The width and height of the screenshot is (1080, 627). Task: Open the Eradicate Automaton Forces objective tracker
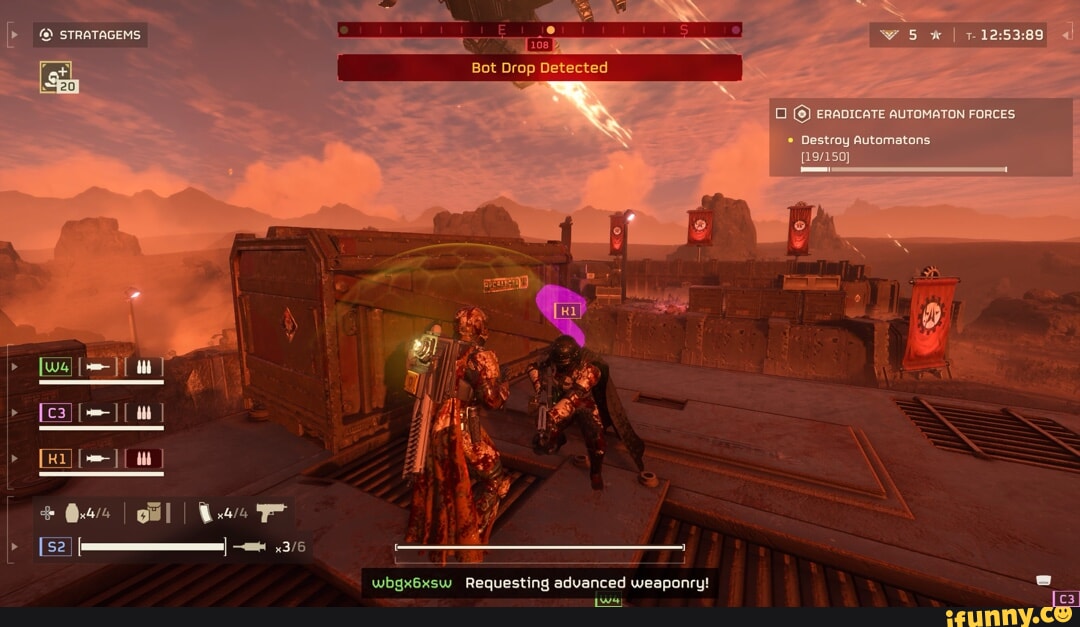[914, 114]
